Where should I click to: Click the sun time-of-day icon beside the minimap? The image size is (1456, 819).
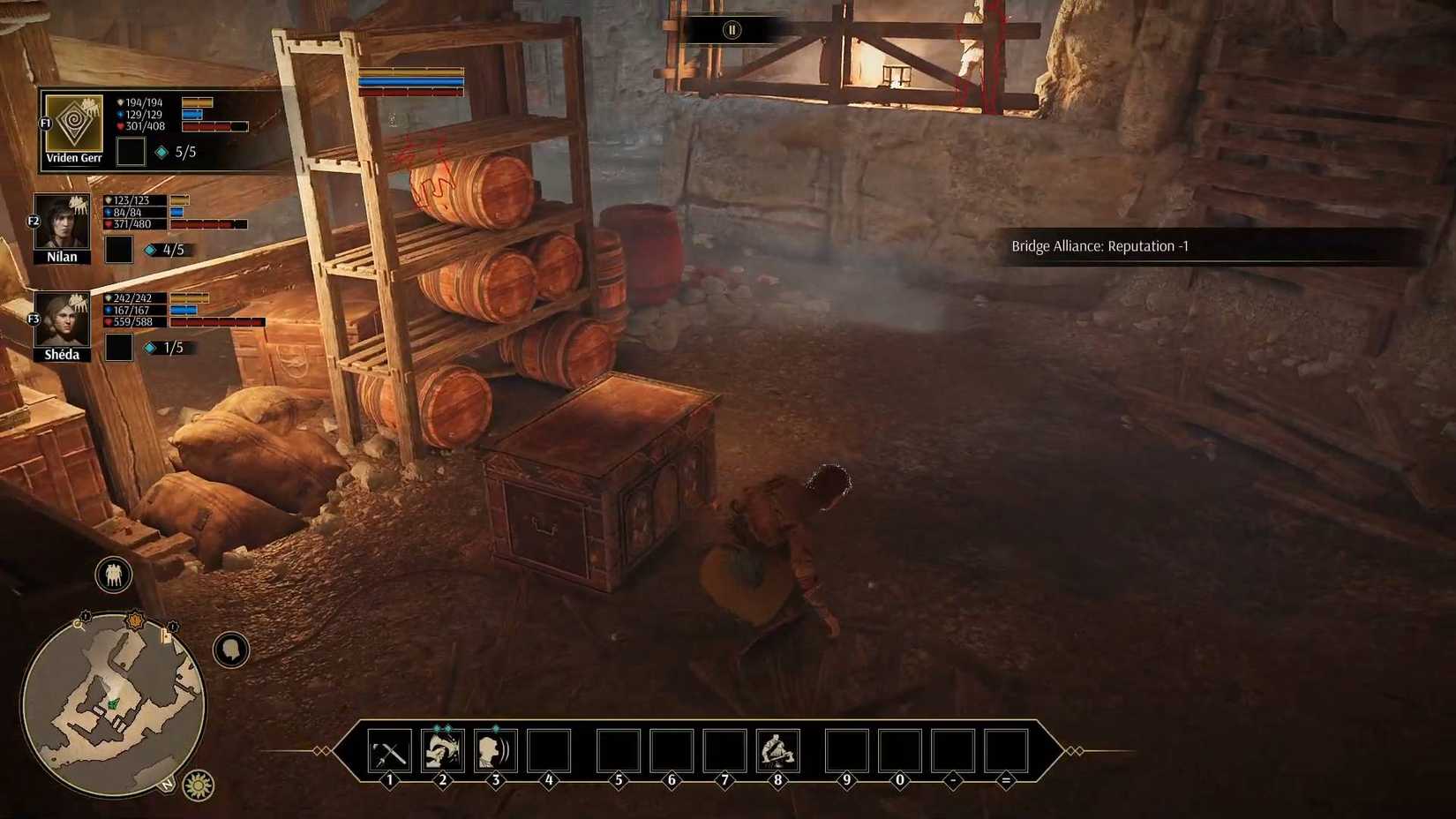tap(199, 785)
